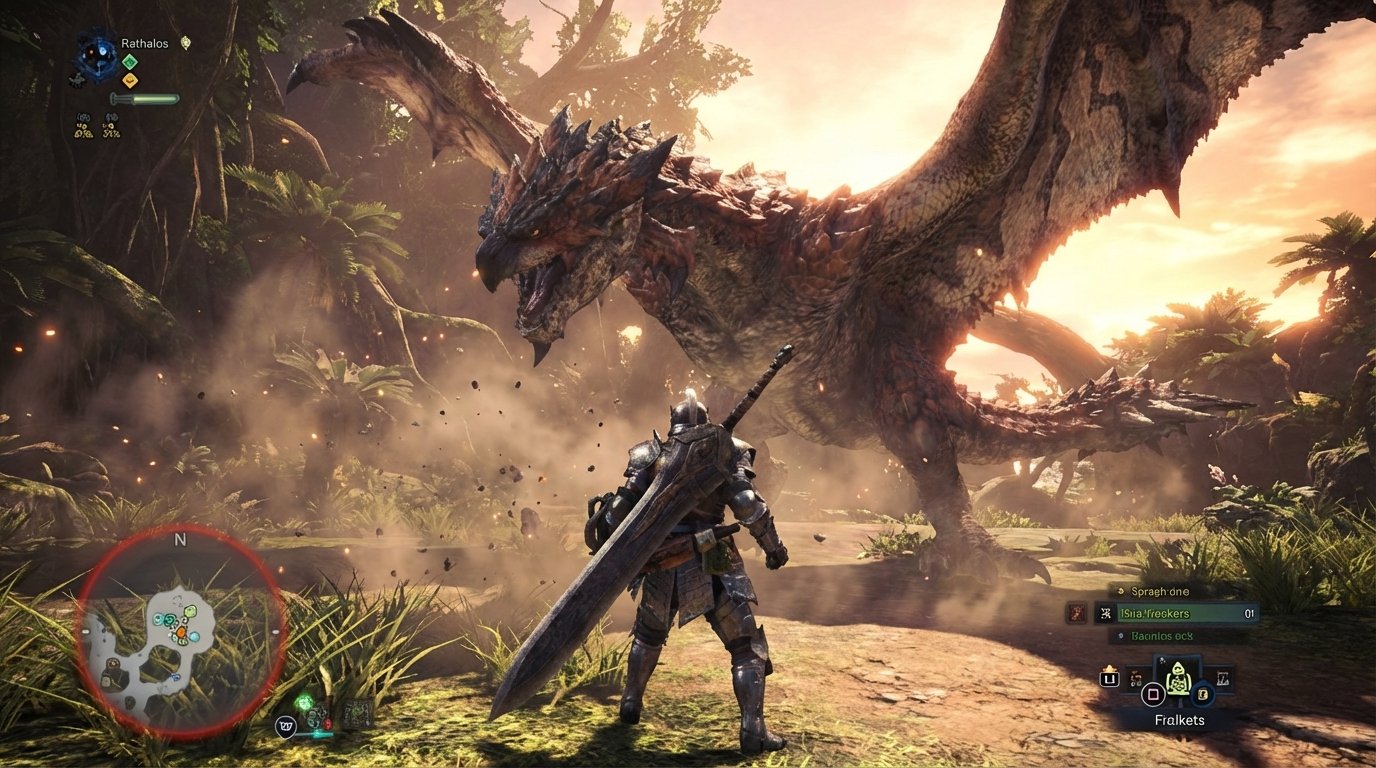Click the sharpness gauge bar

pyautogui.click(x=145, y=98)
